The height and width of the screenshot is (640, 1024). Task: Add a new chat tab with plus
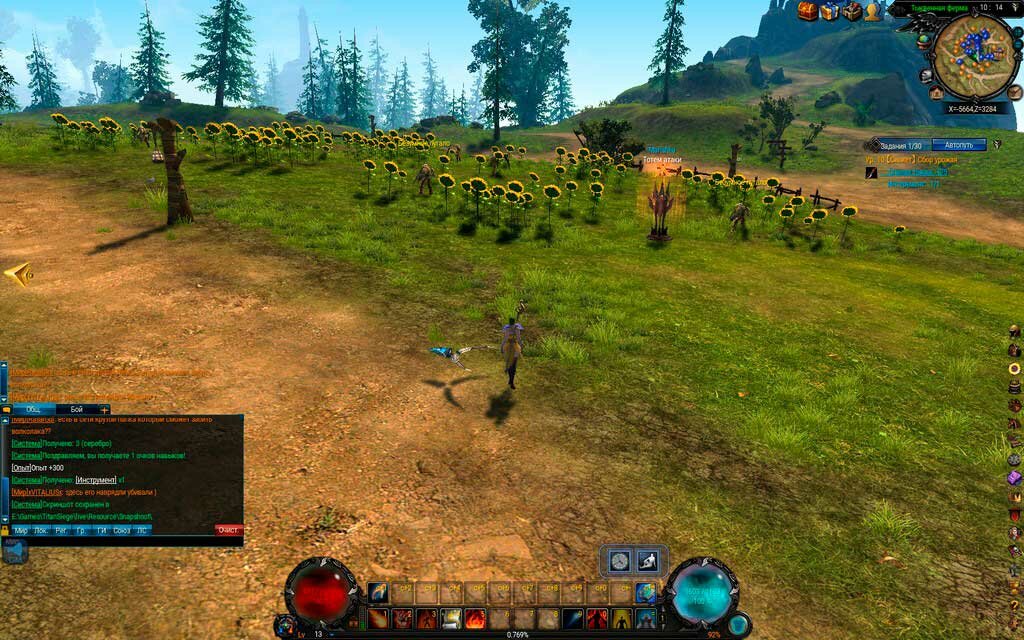104,409
